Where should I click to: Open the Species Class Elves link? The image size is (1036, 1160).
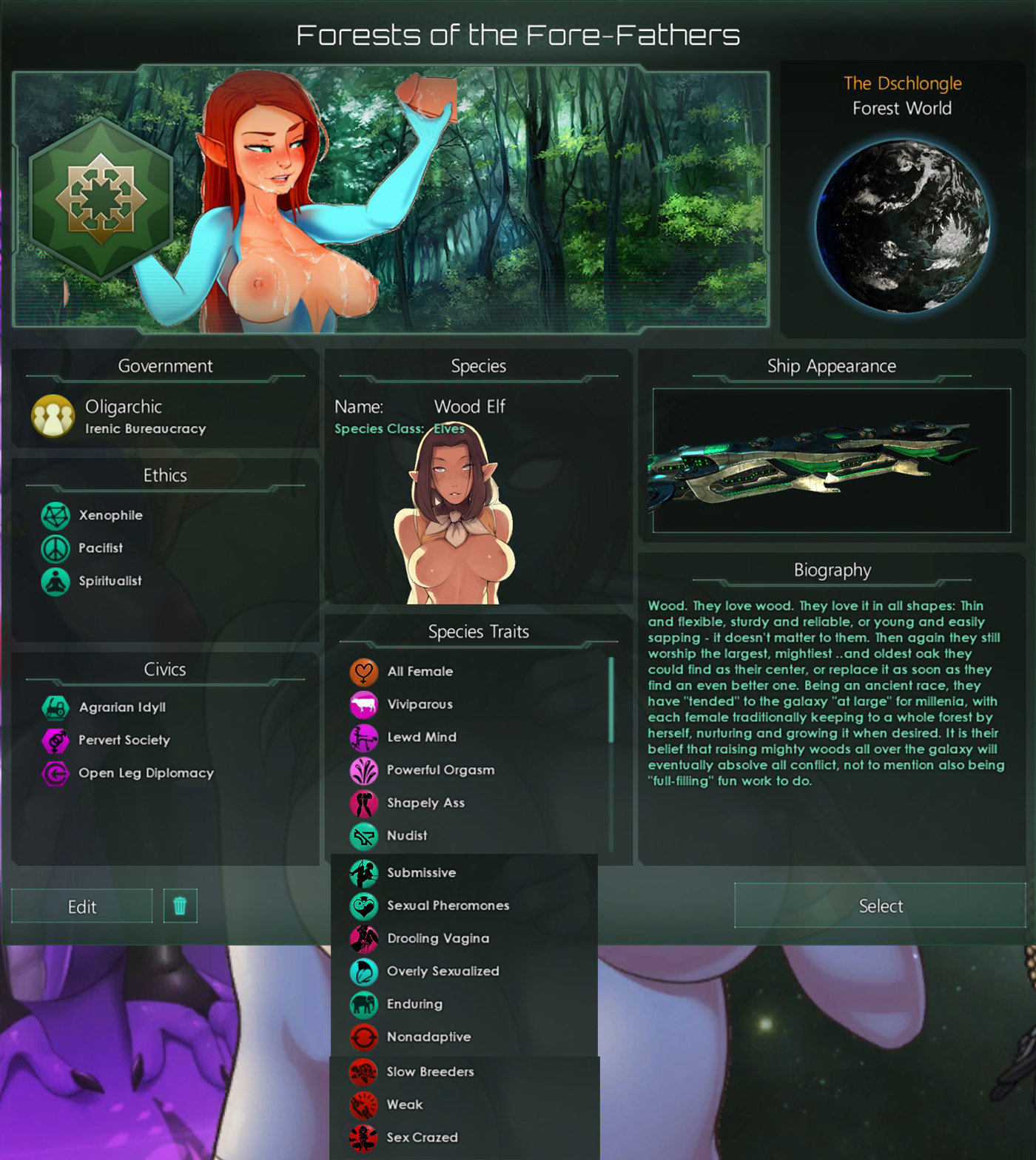446,428
